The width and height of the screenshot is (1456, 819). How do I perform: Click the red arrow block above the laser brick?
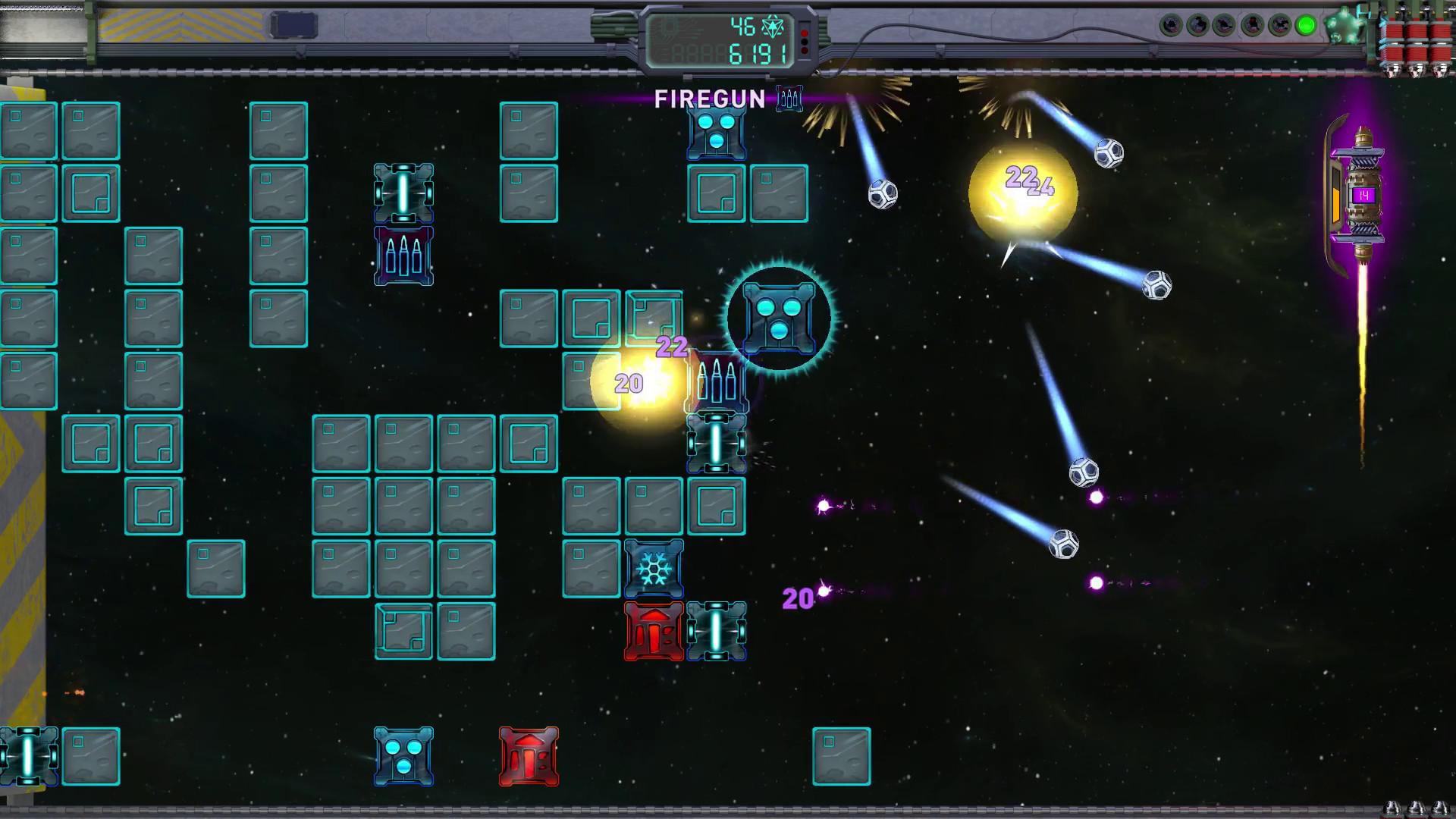pyautogui.click(x=651, y=632)
